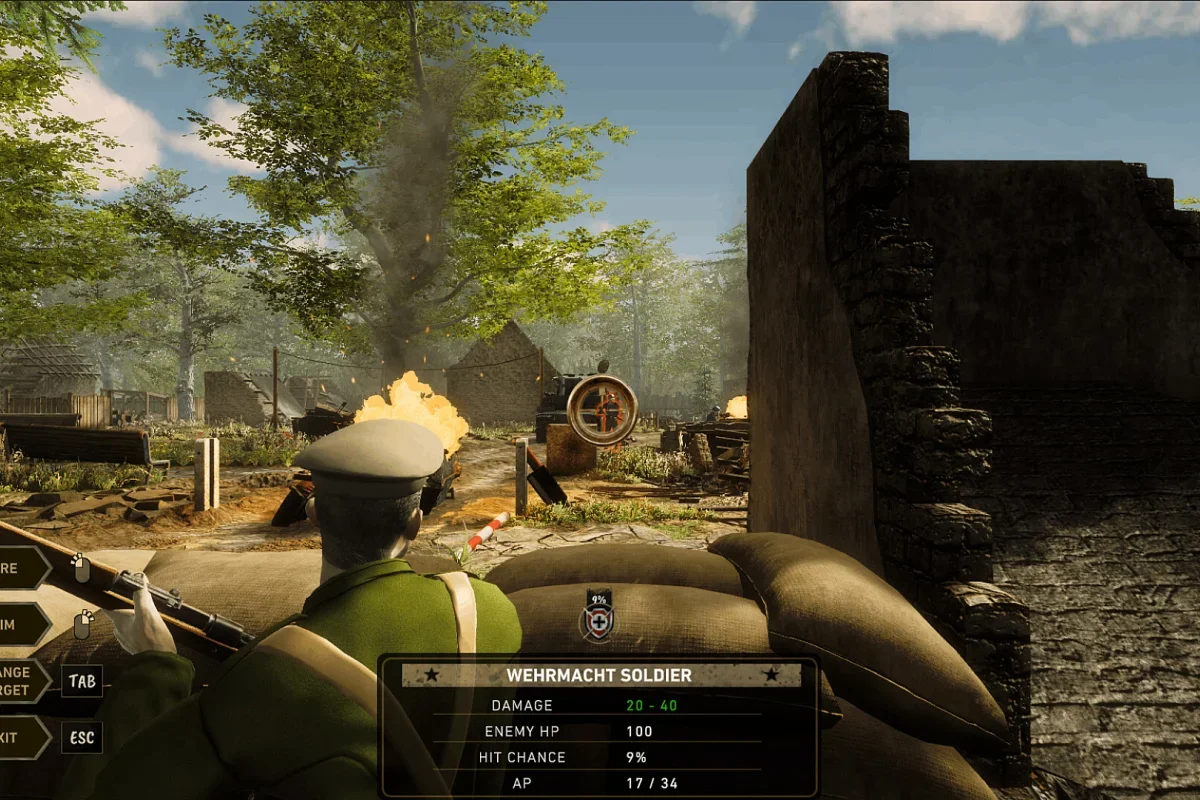
Task: Select the targeted Wehrmacht soldier reticle
Action: click(602, 409)
